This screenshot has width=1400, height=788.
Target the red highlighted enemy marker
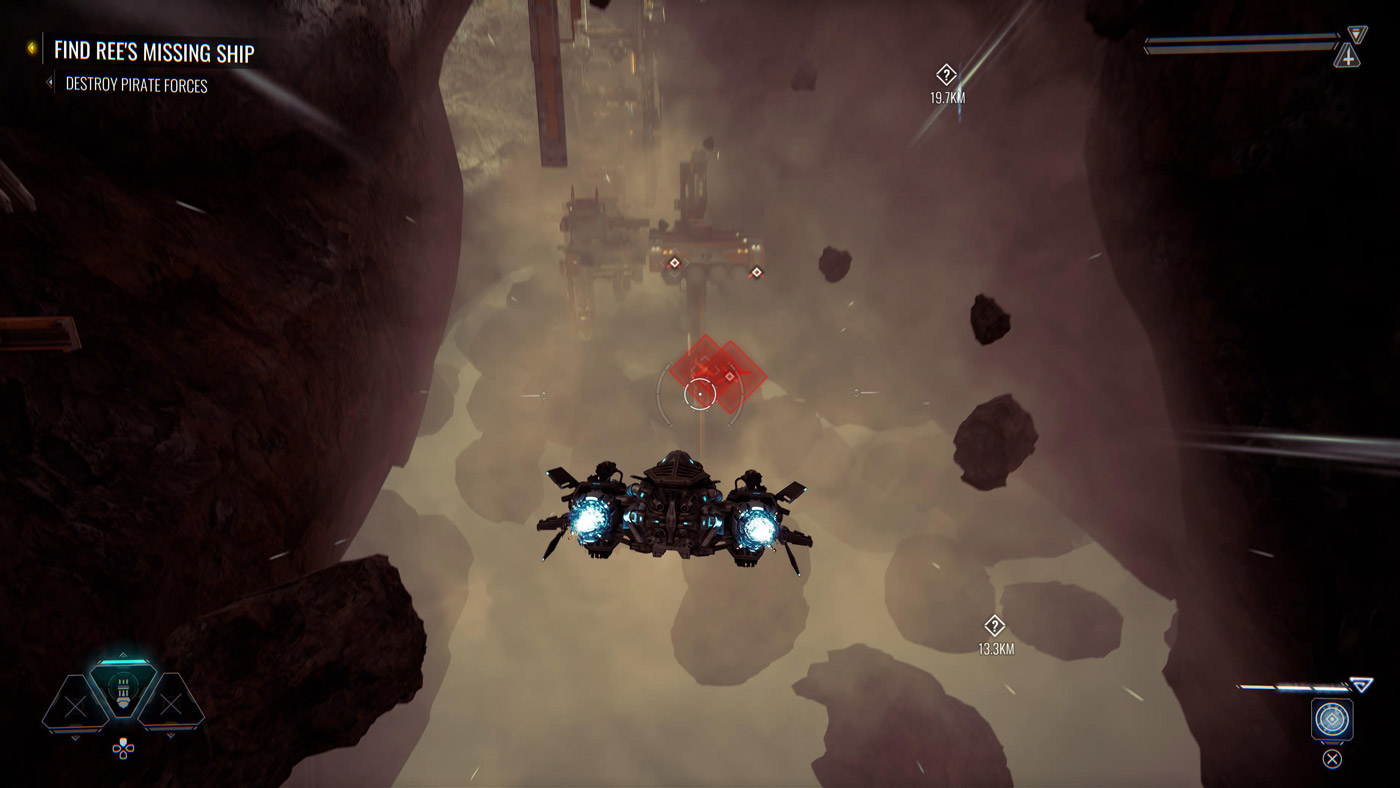coord(718,372)
